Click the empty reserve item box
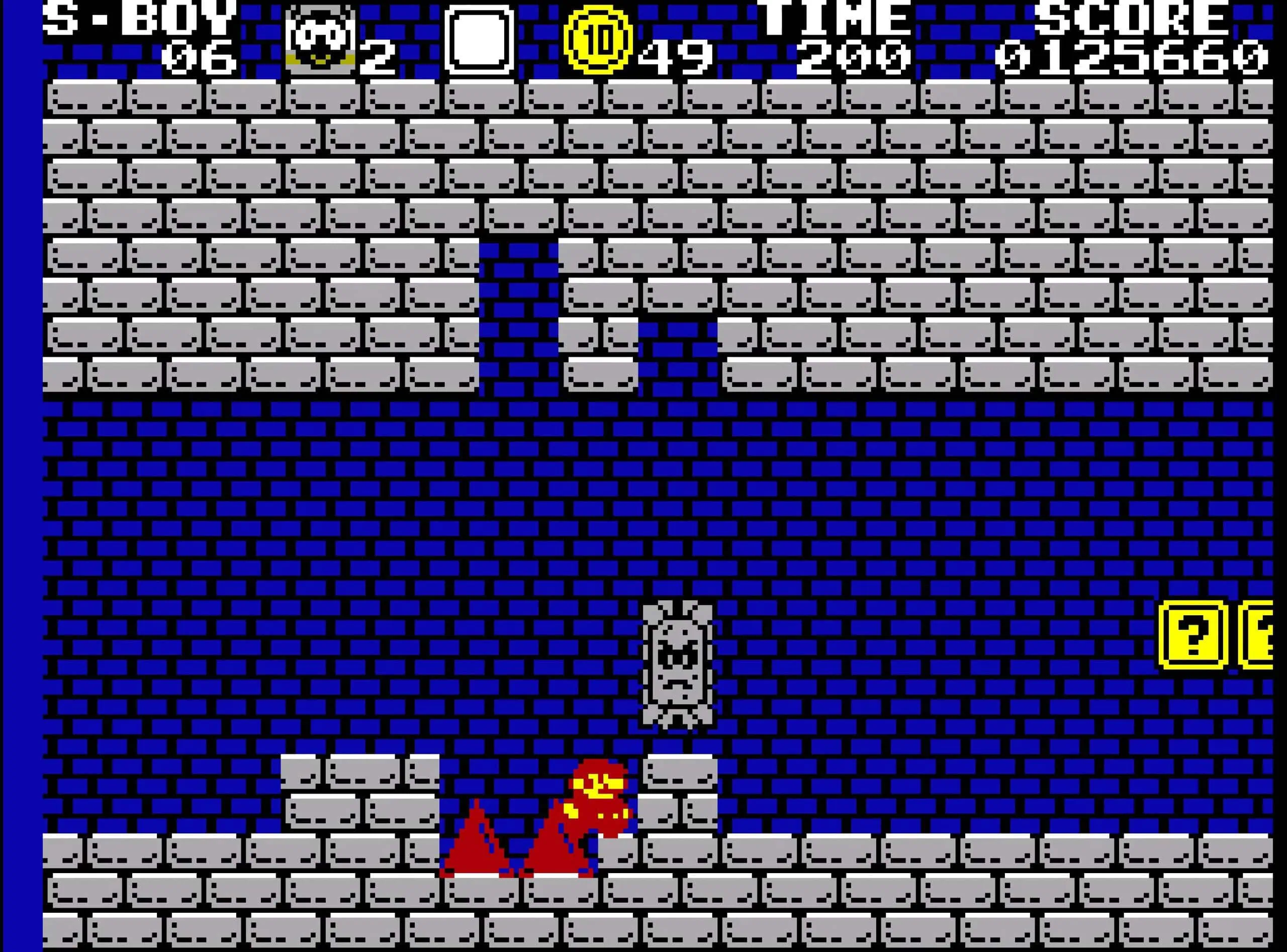The width and height of the screenshot is (1287, 952). (479, 40)
